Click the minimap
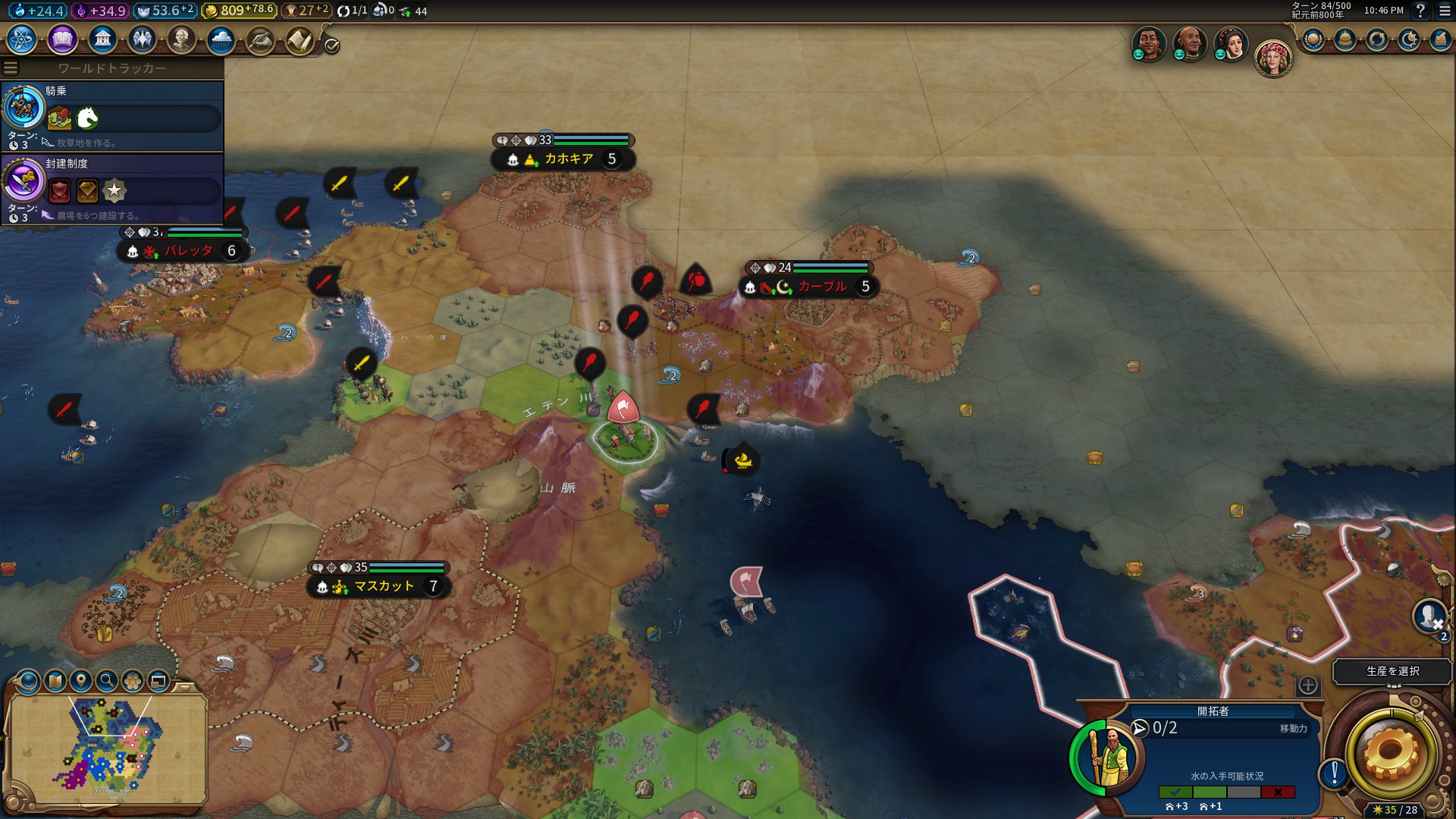Screen dimensions: 1456x819 tap(106, 747)
